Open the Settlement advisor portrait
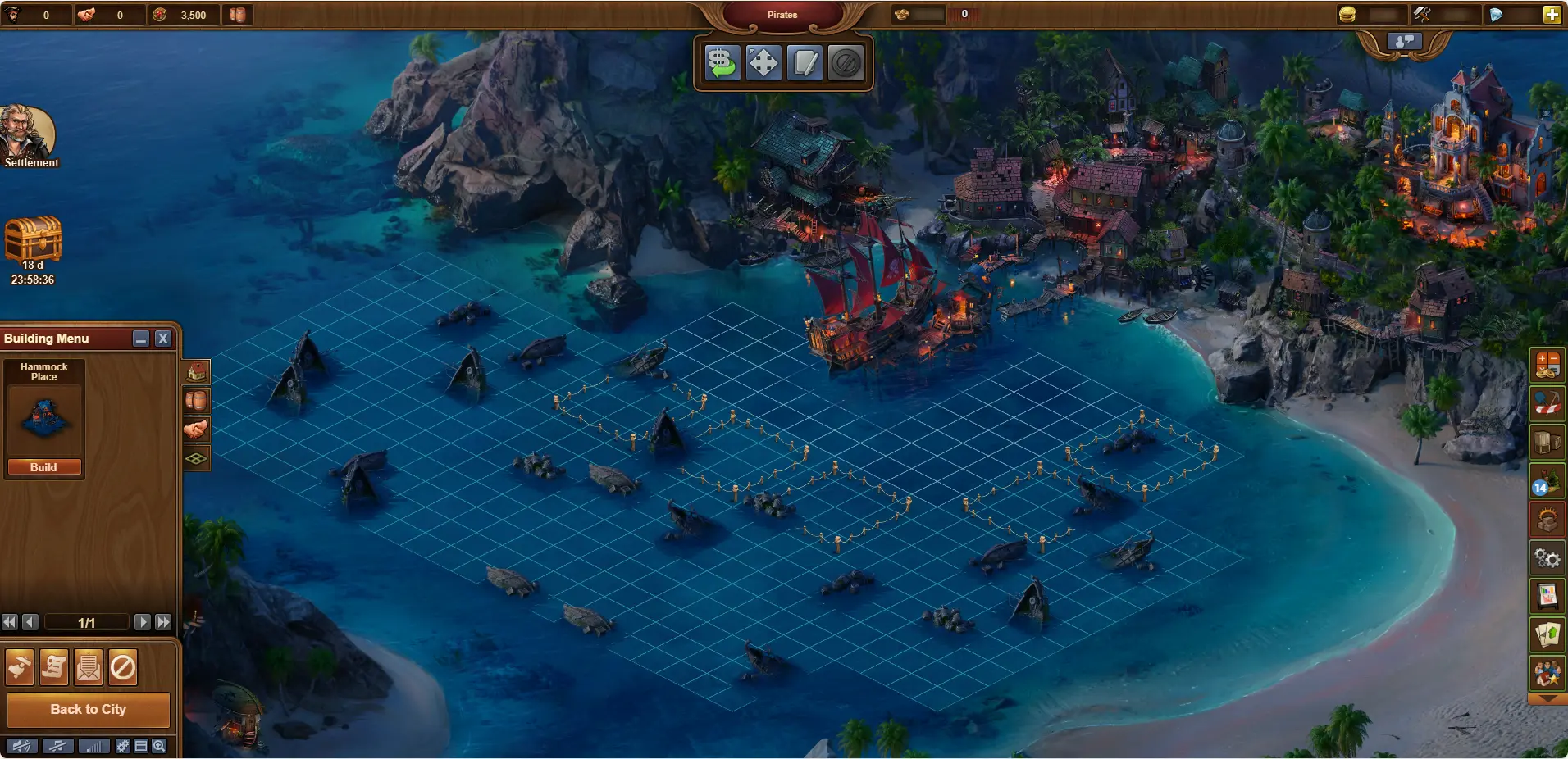Viewport: 1568px width, 759px height. click(28, 134)
